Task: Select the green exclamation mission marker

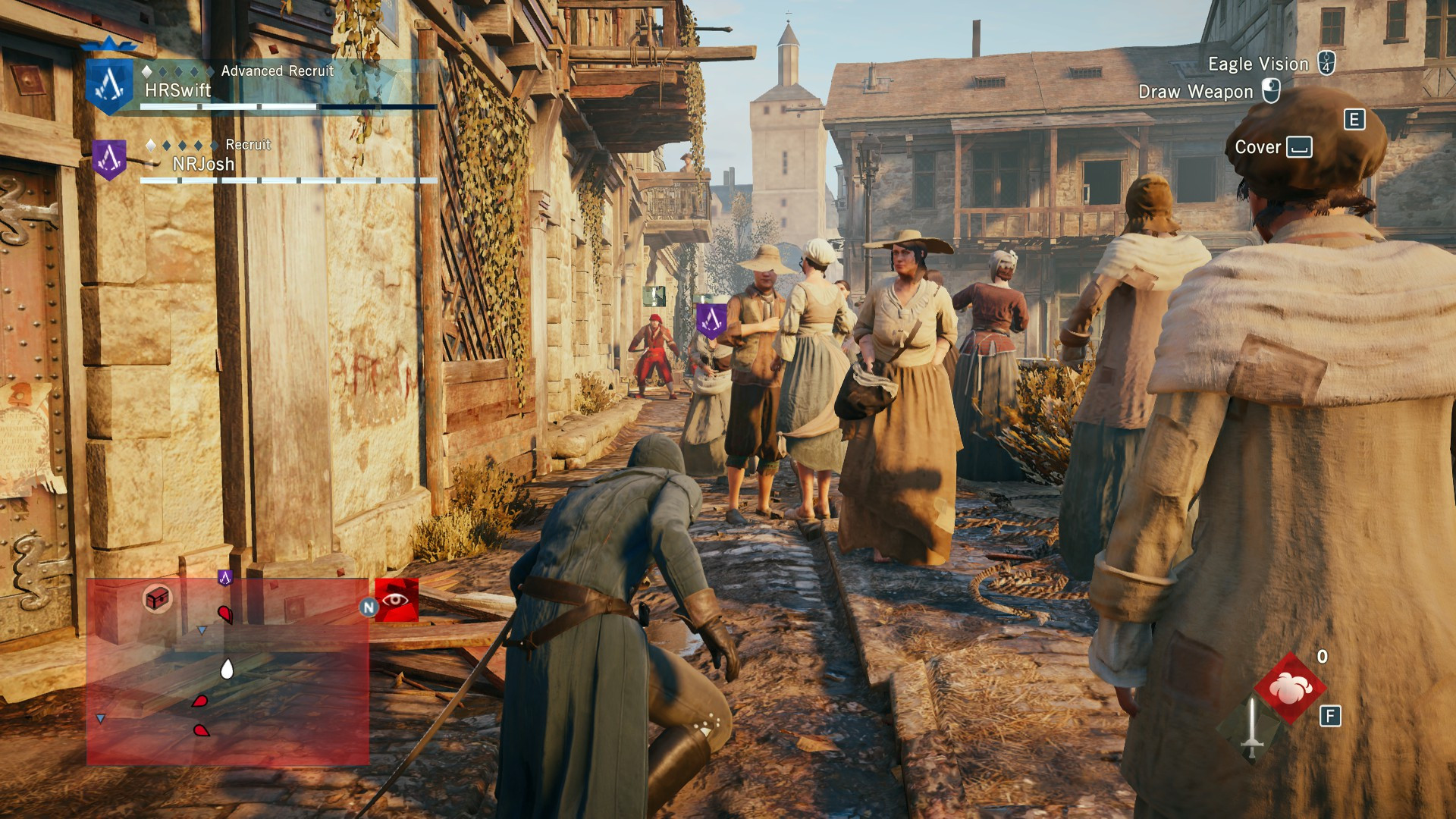Action: pos(654,296)
